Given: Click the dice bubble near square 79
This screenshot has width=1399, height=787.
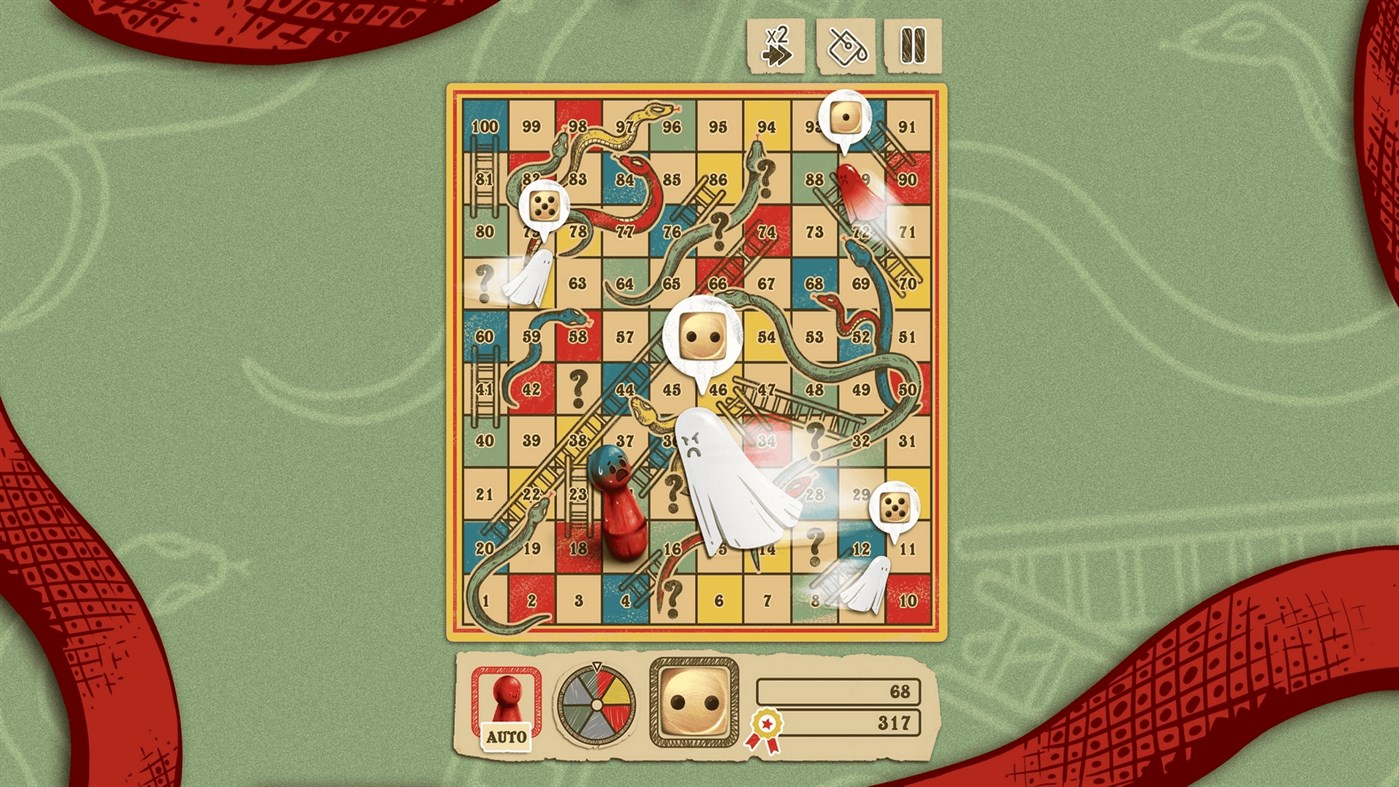Looking at the screenshot, I should pos(543,205).
